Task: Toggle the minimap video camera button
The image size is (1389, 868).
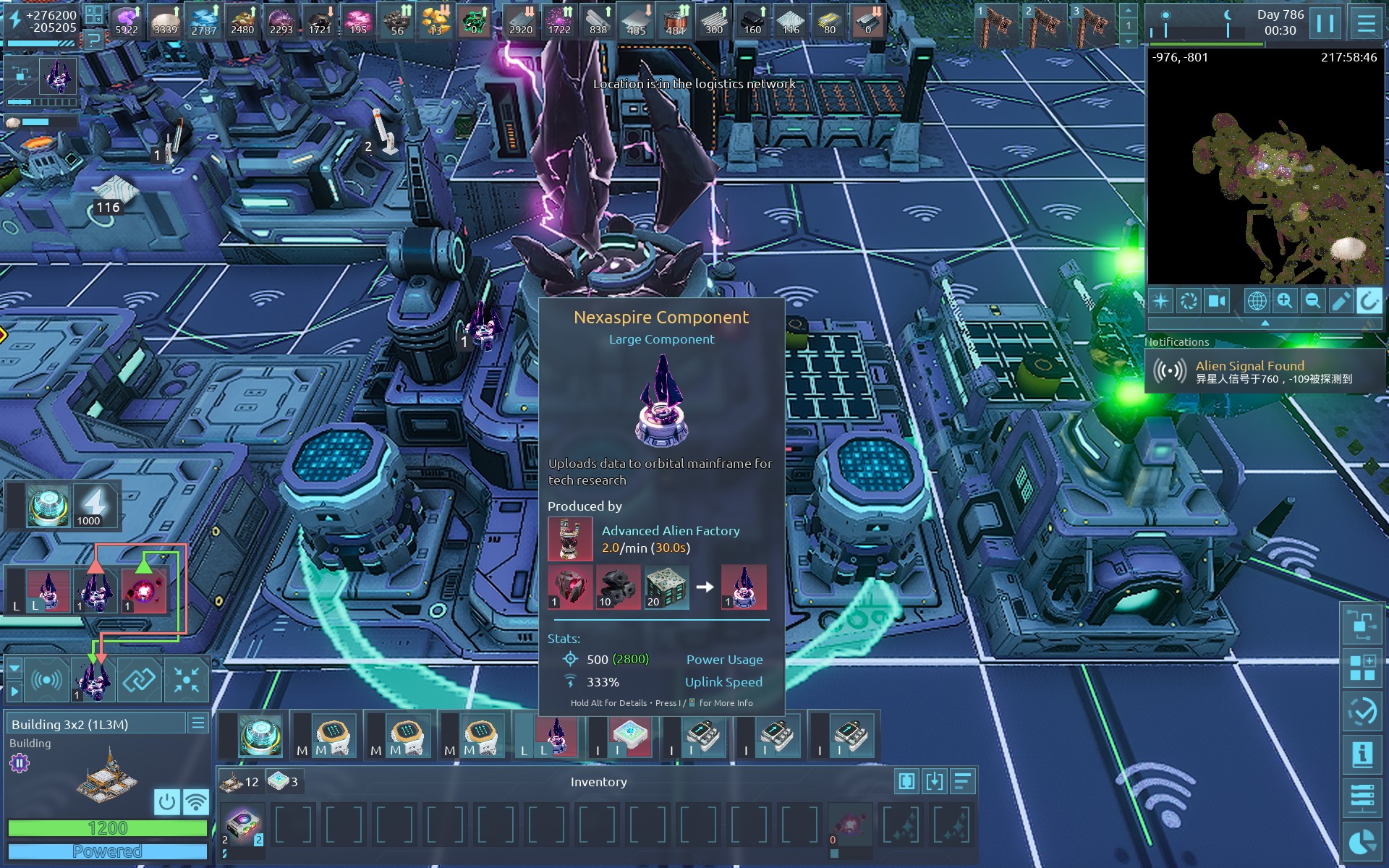Action: coord(1217,301)
